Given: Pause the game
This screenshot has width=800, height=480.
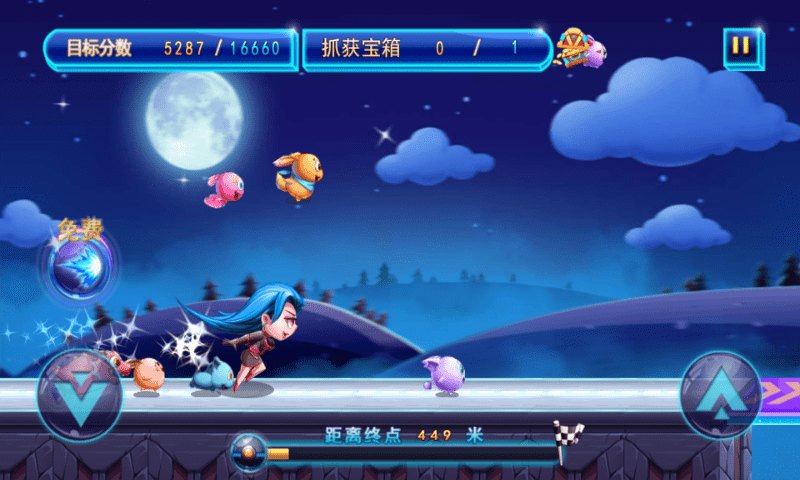Looking at the screenshot, I should (x=741, y=47).
